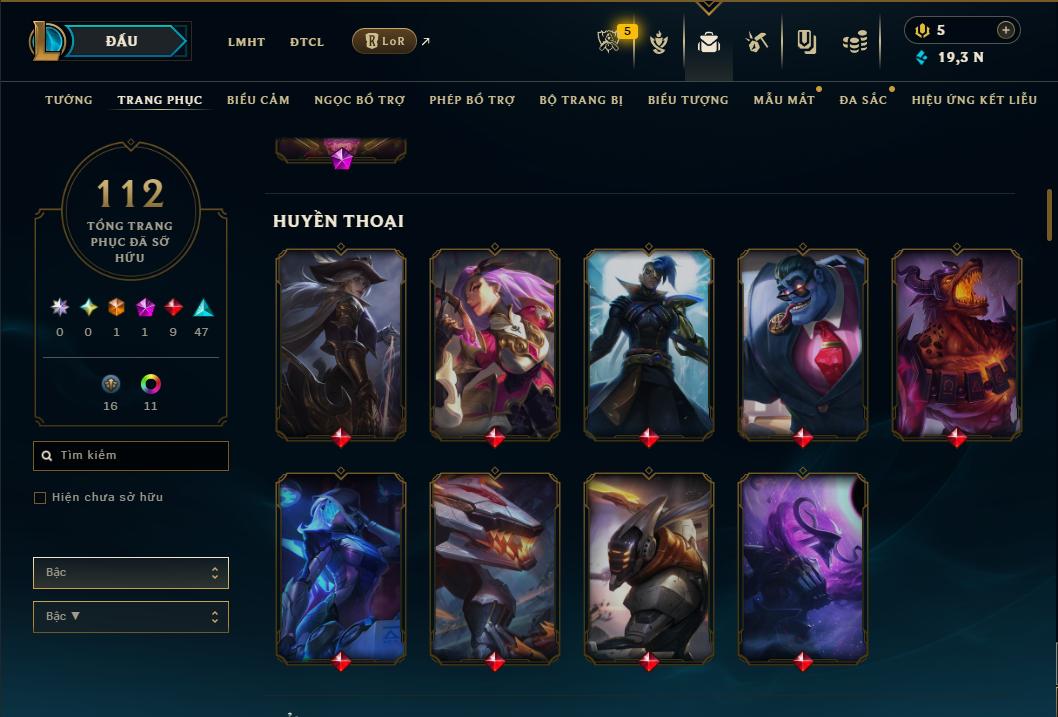Click the Tìm kiếm search field
Screen dimensions: 1058x717
click(x=131, y=456)
